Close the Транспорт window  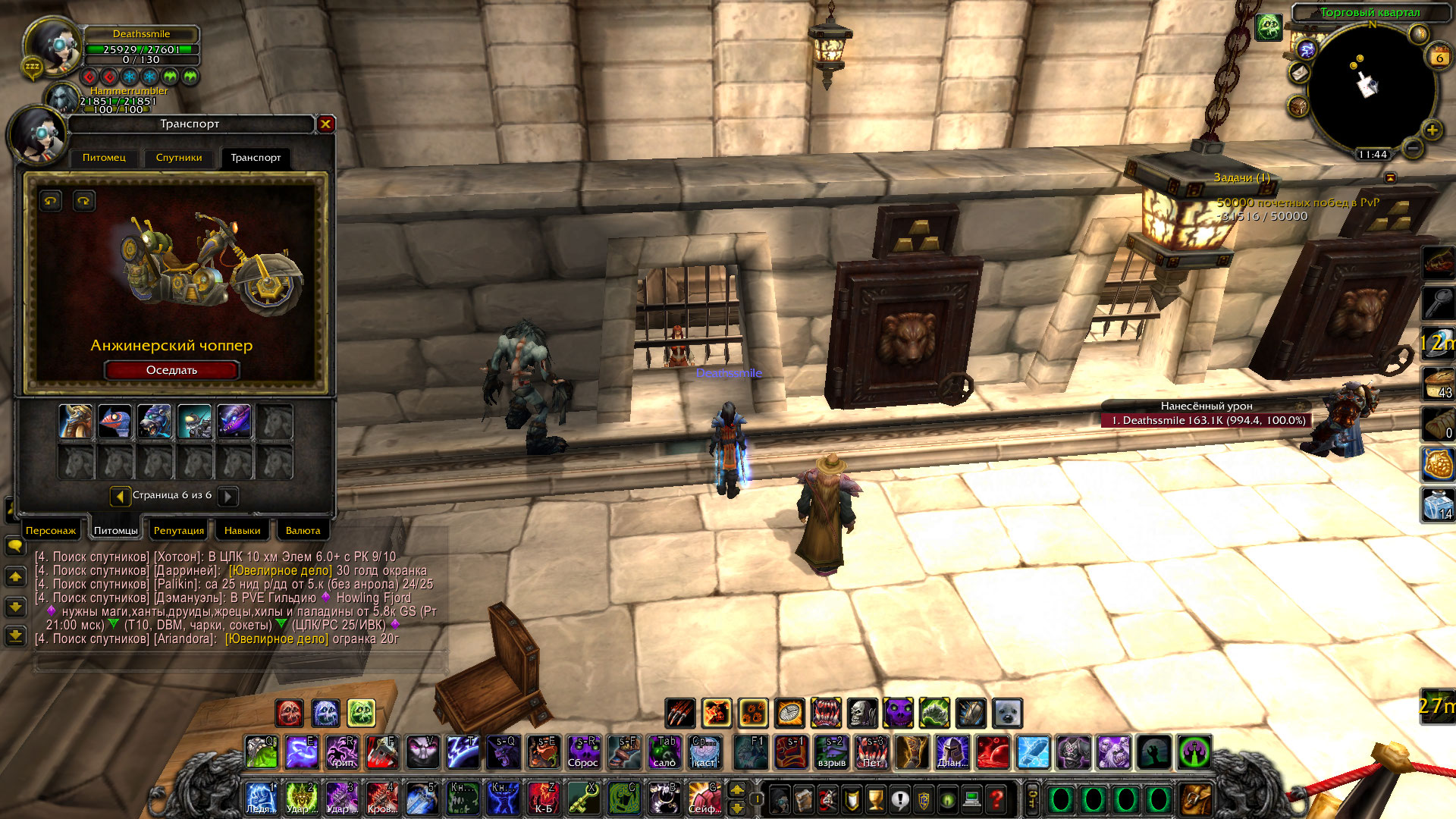tap(325, 124)
